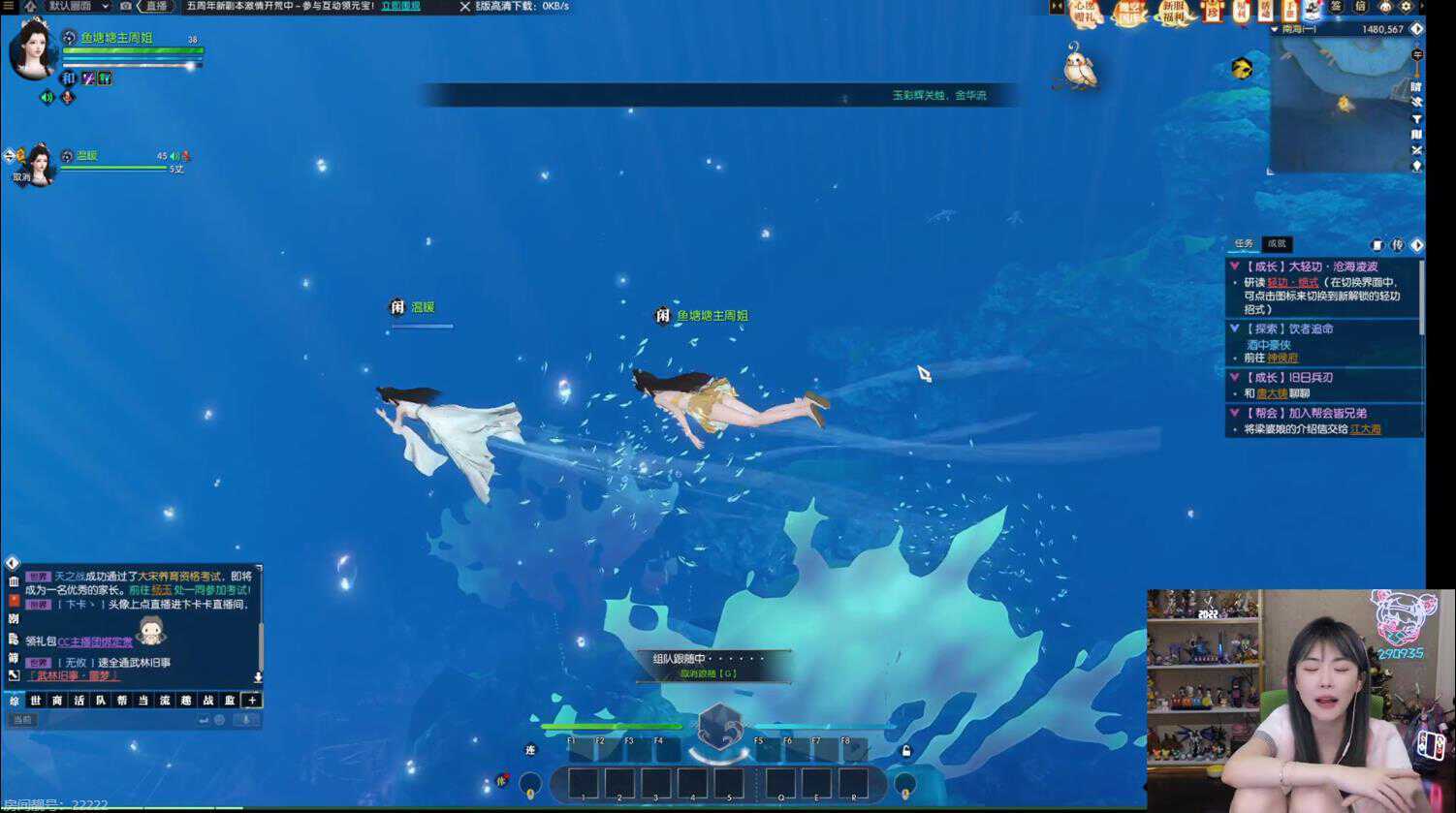This screenshot has height=813, width=1456.
Task: Click the 立即围观 banner link
Action: pos(400,6)
